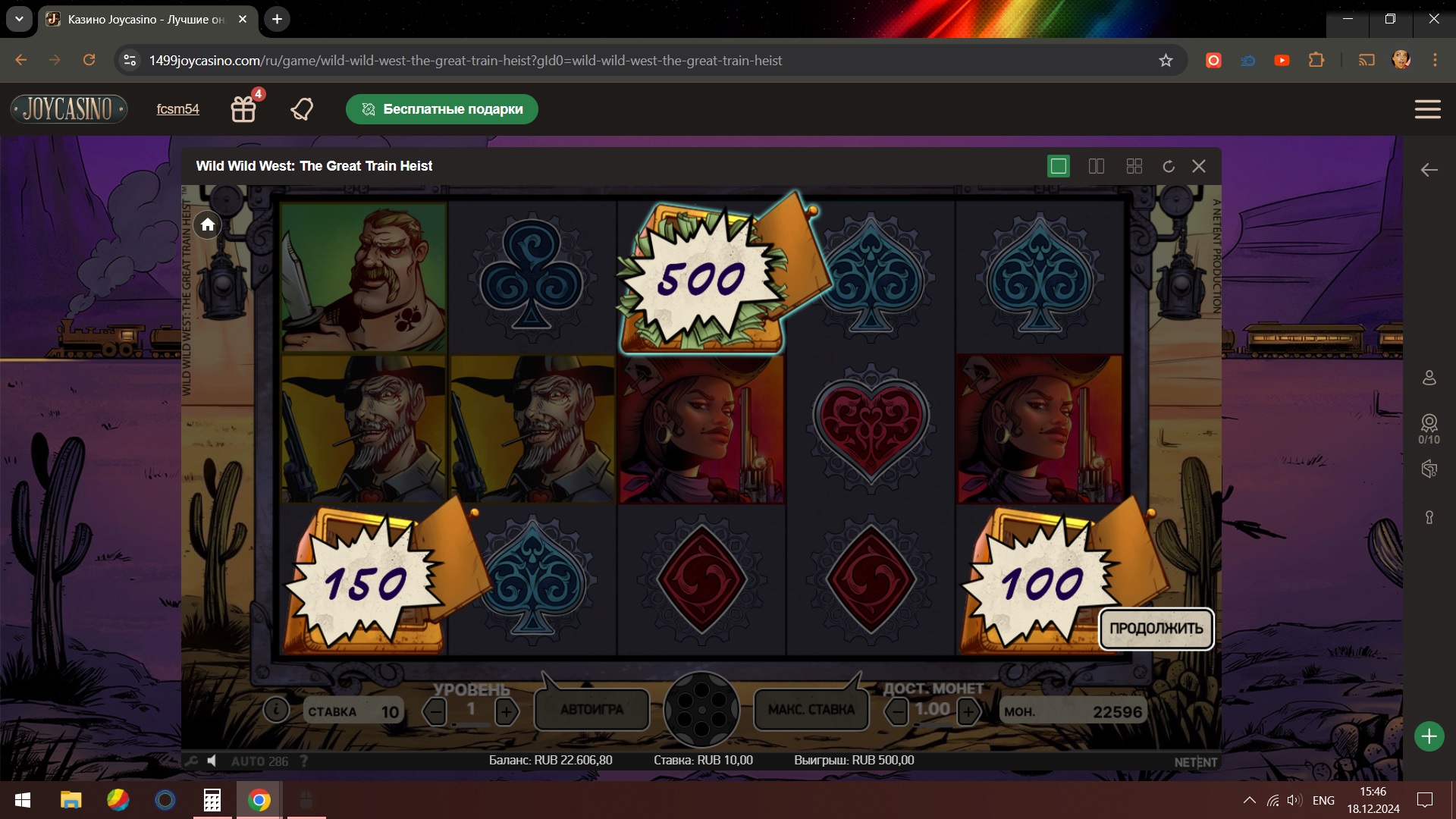Toggle the game sound speaker
This screenshot has width=1456, height=819.
212,761
